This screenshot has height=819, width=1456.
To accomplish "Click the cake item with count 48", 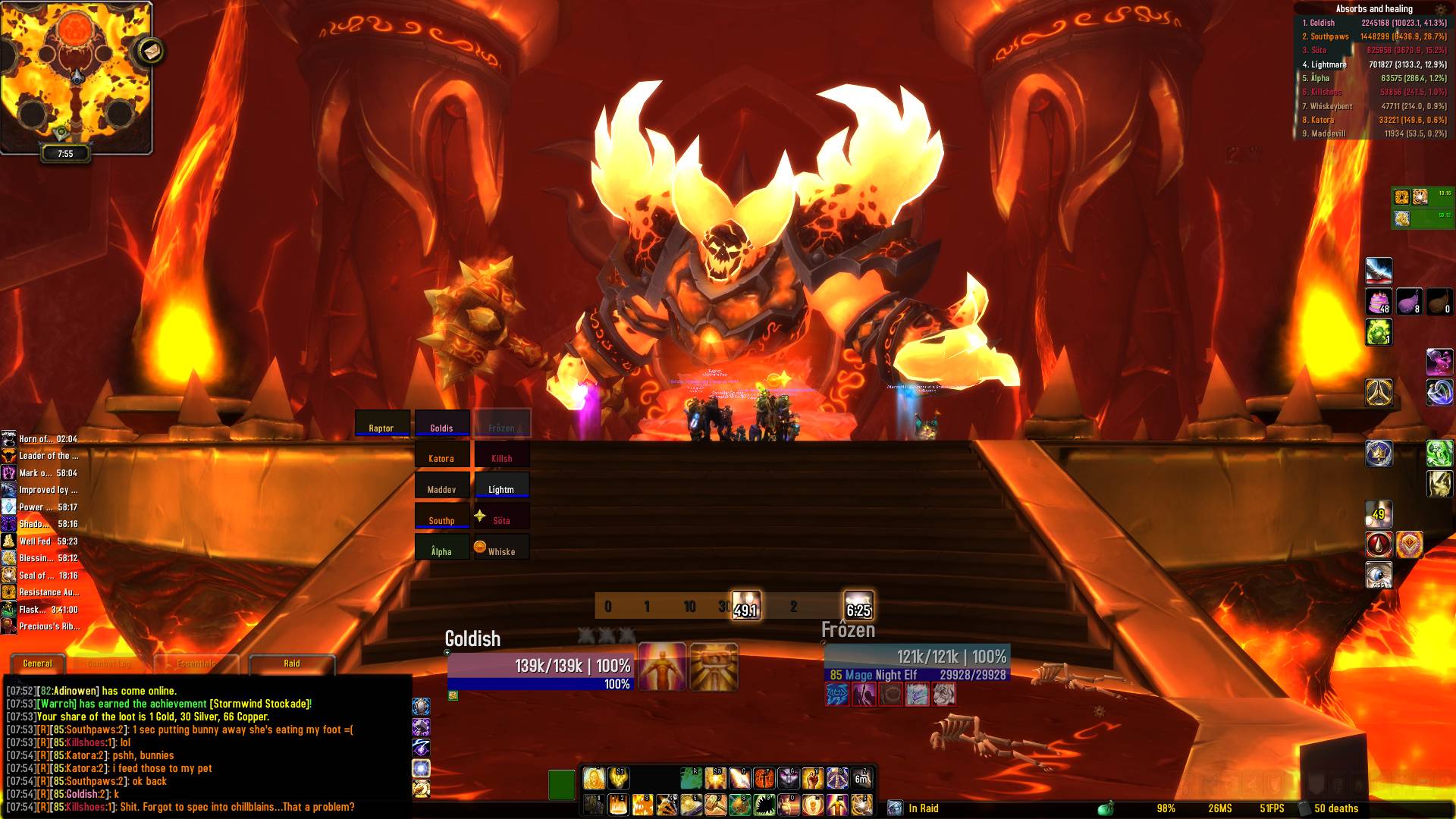I will (x=1378, y=302).
